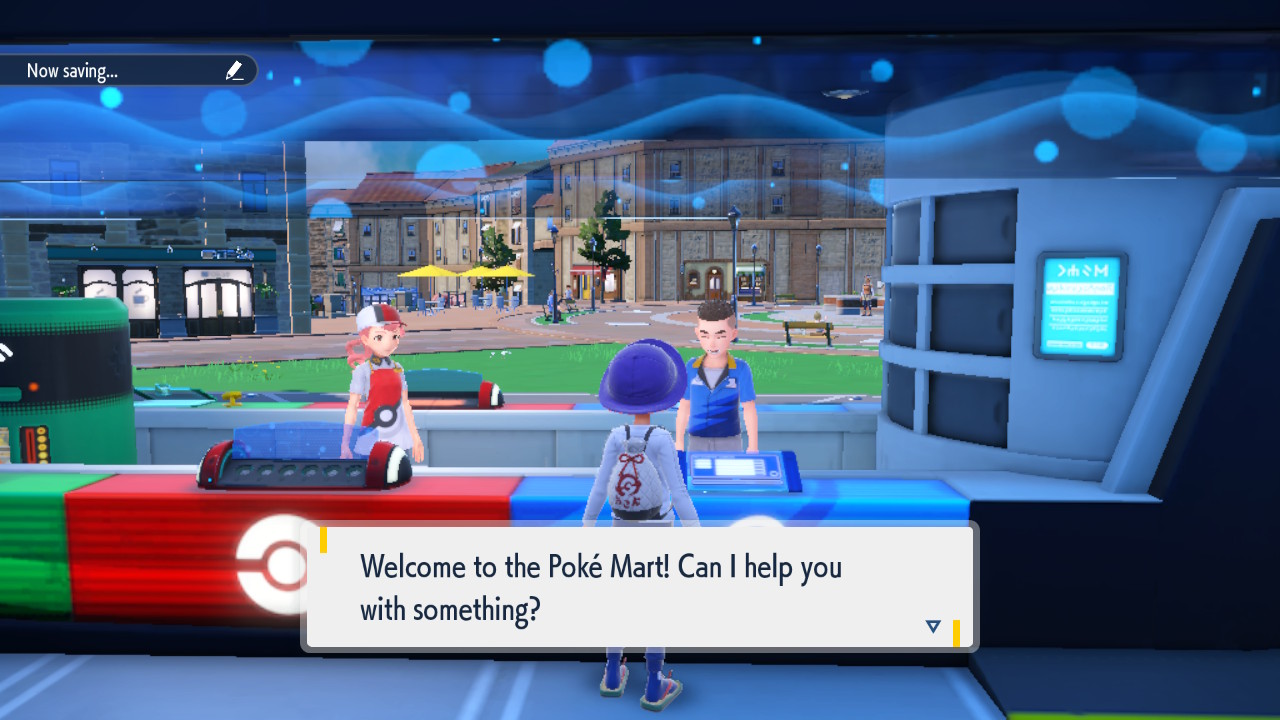Click the yellow accent bar on the dialog box
The image size is (1280, 720).
pyautogui.click(x=322, y=540)
